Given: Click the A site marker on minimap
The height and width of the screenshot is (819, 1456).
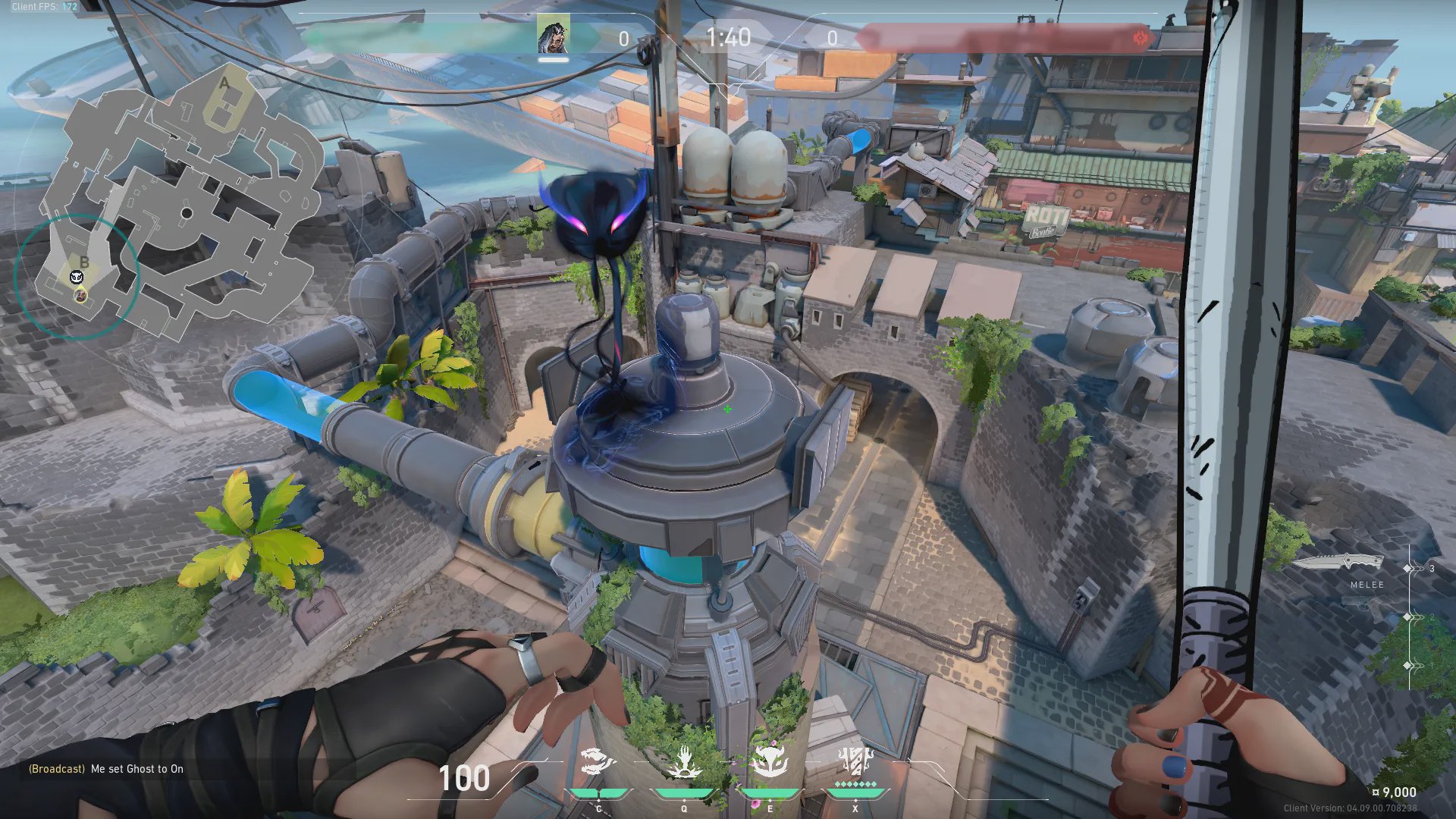Looking at the screenshot, I should pyautogui.click(x=224, y=83).
